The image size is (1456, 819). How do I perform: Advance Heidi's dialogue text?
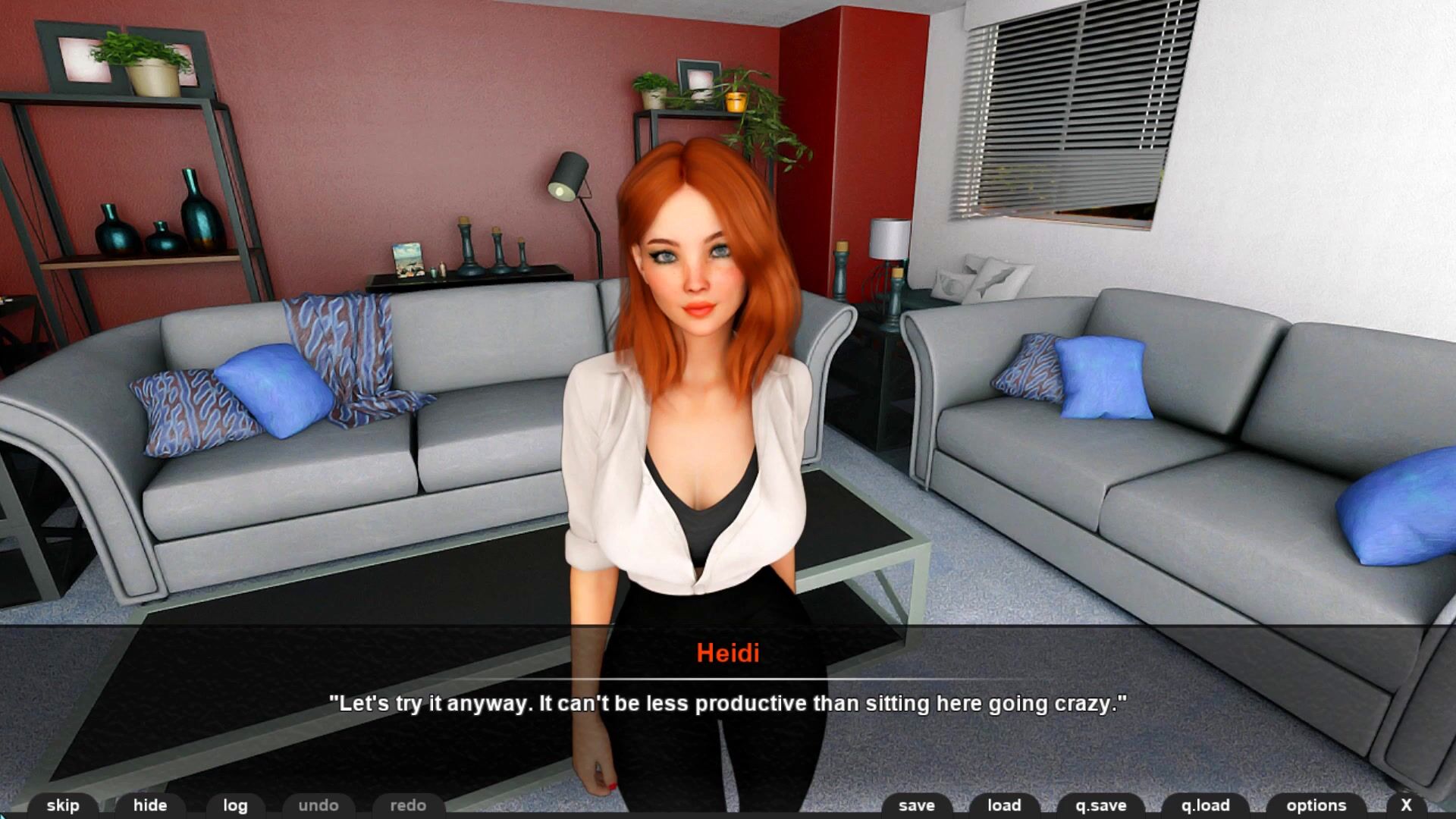click(x=728, y=704)
